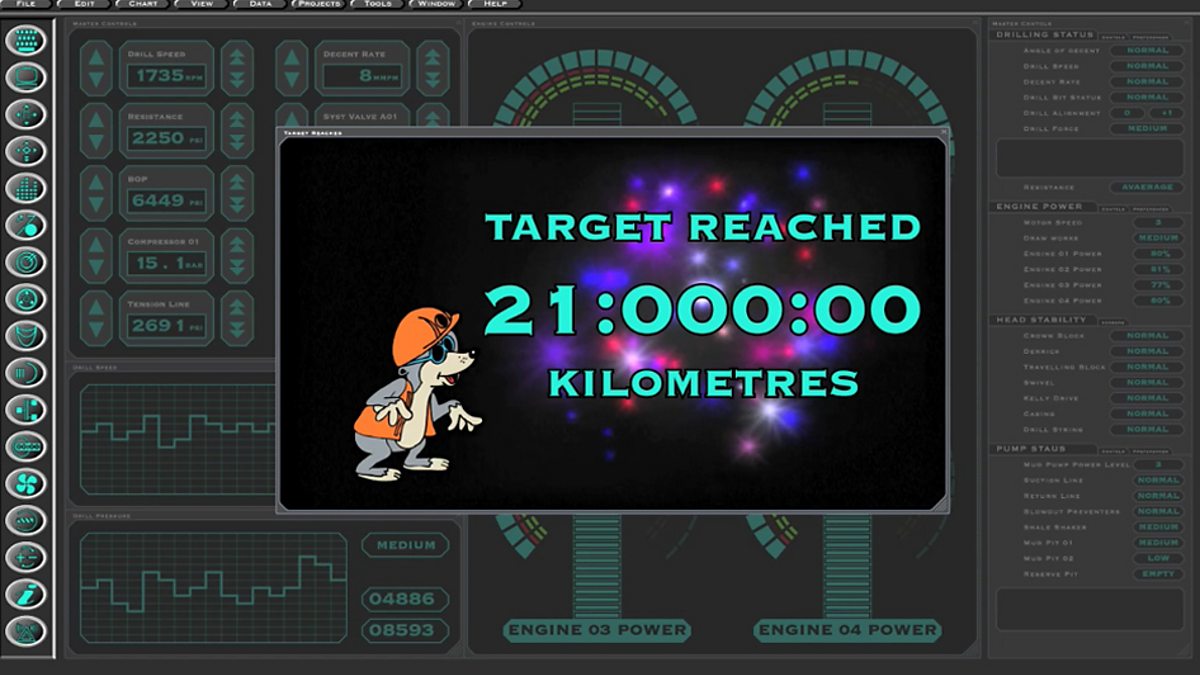The height and width of the screenshot is (675, 1200).
Task: Open the Projects menu
Action: pos(319,5)
